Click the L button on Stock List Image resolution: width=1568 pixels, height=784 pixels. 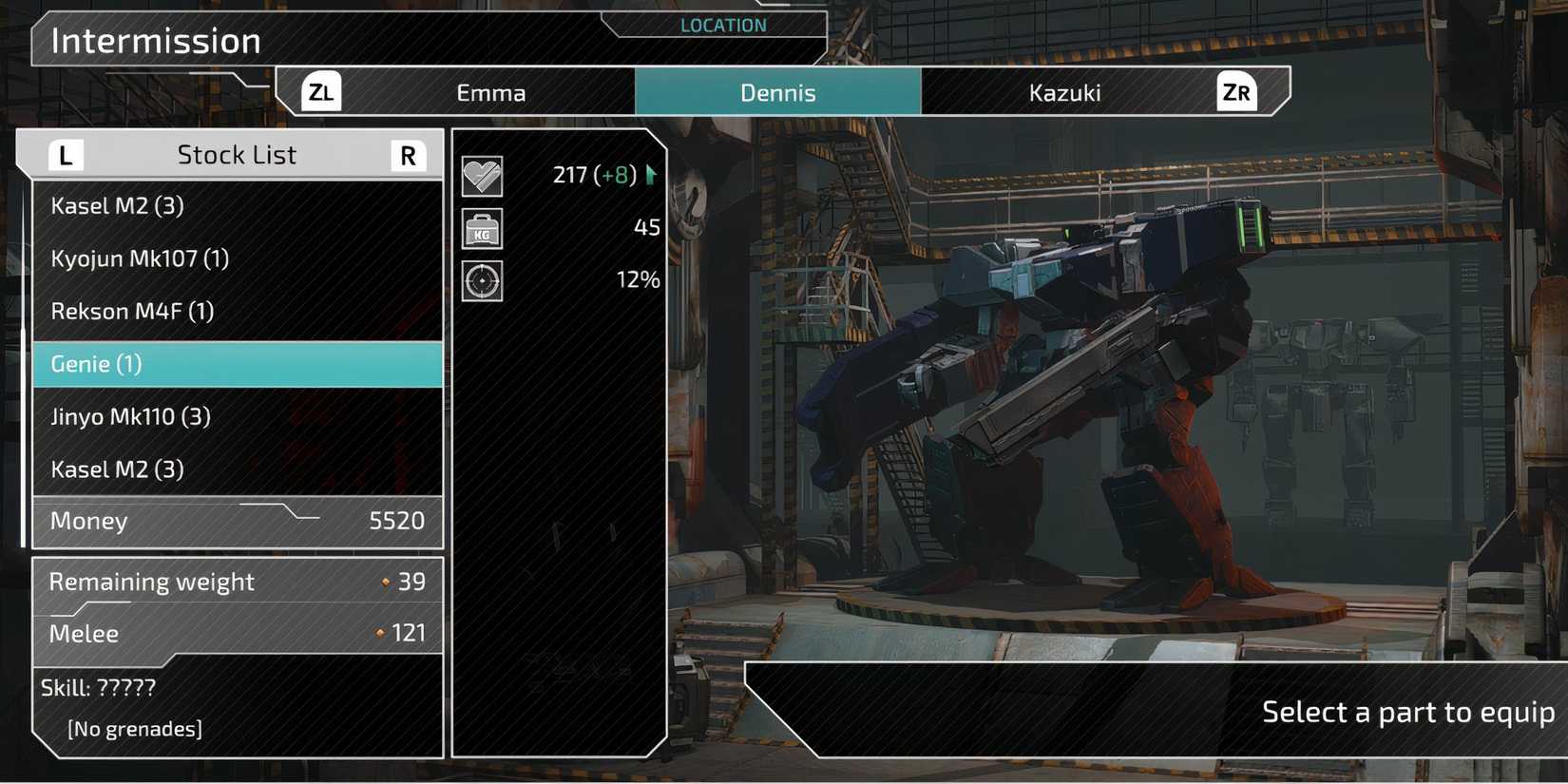point(65,154)
